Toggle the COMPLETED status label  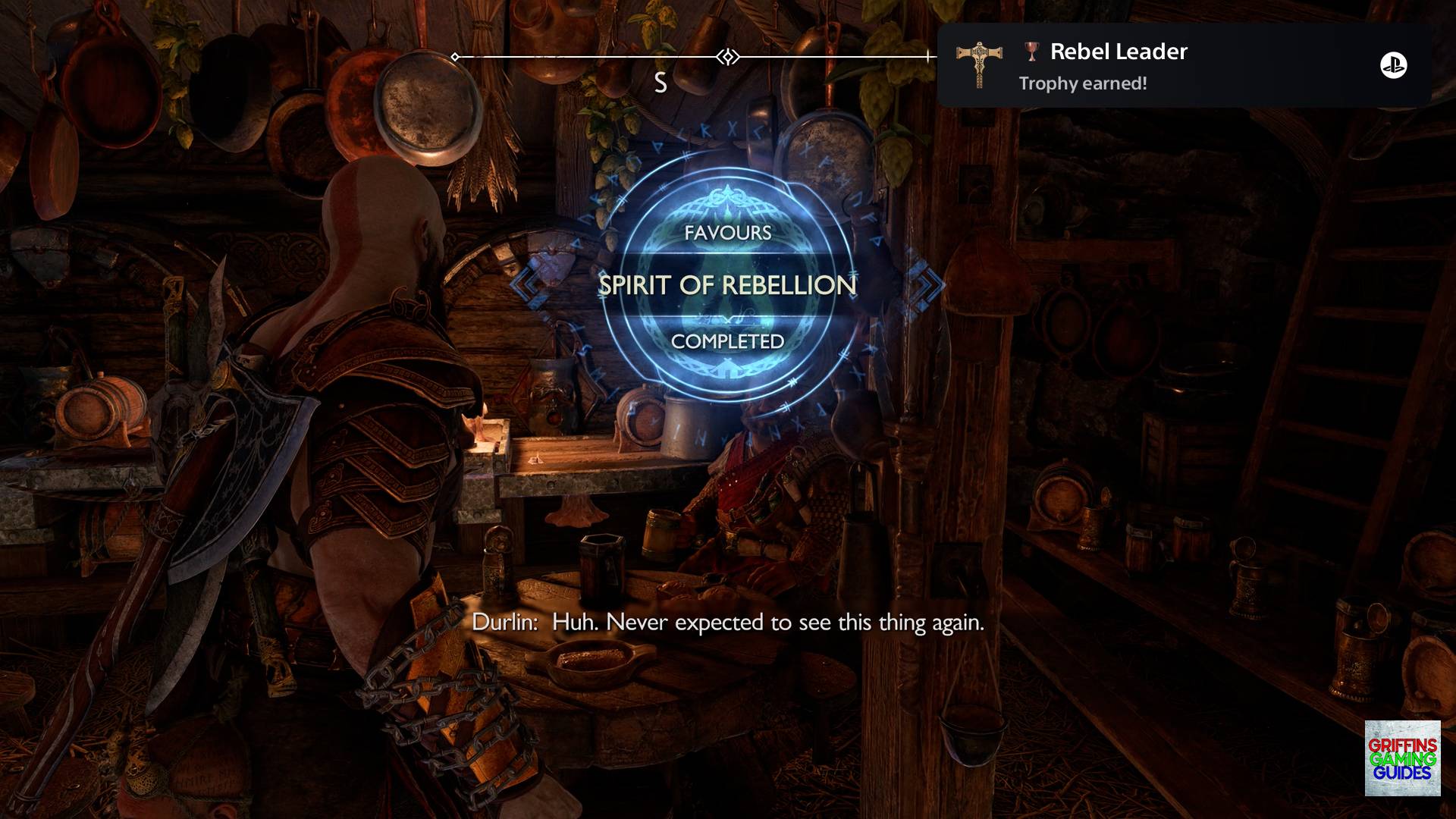click(726, 343)
